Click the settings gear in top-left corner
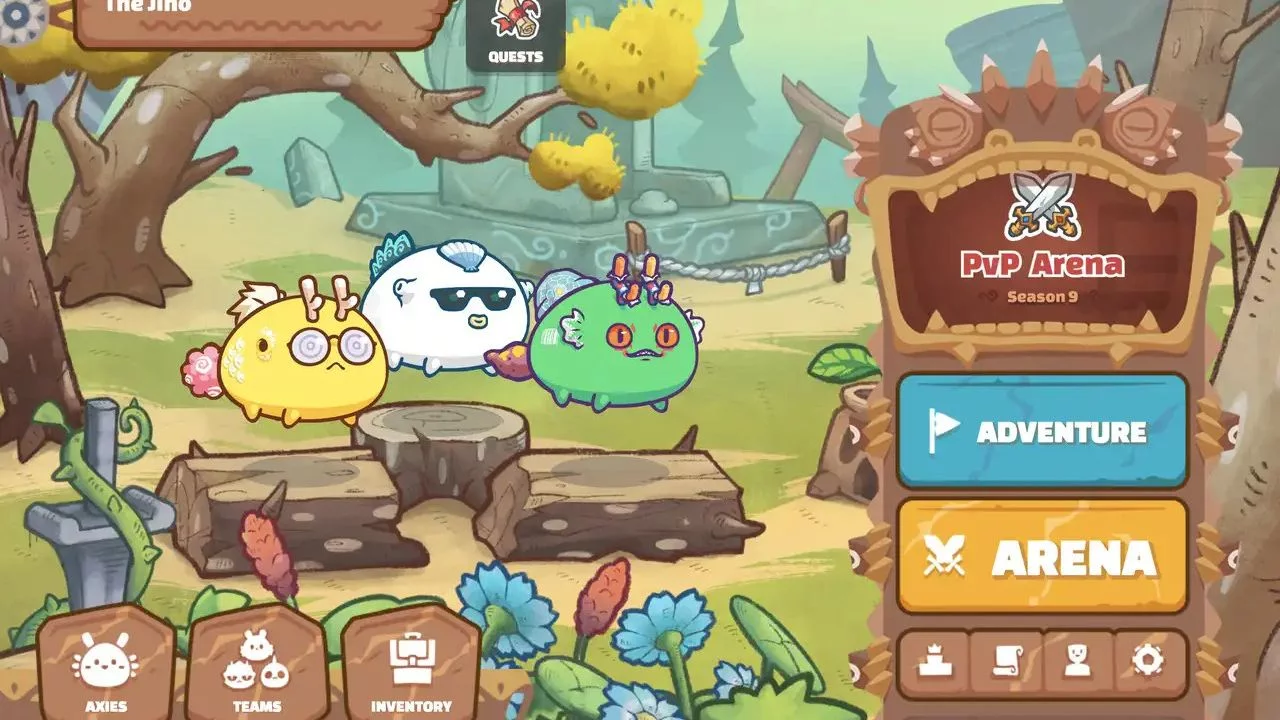Image resolution: width=1280 pixels, height=720 pixels. [15, 15]
